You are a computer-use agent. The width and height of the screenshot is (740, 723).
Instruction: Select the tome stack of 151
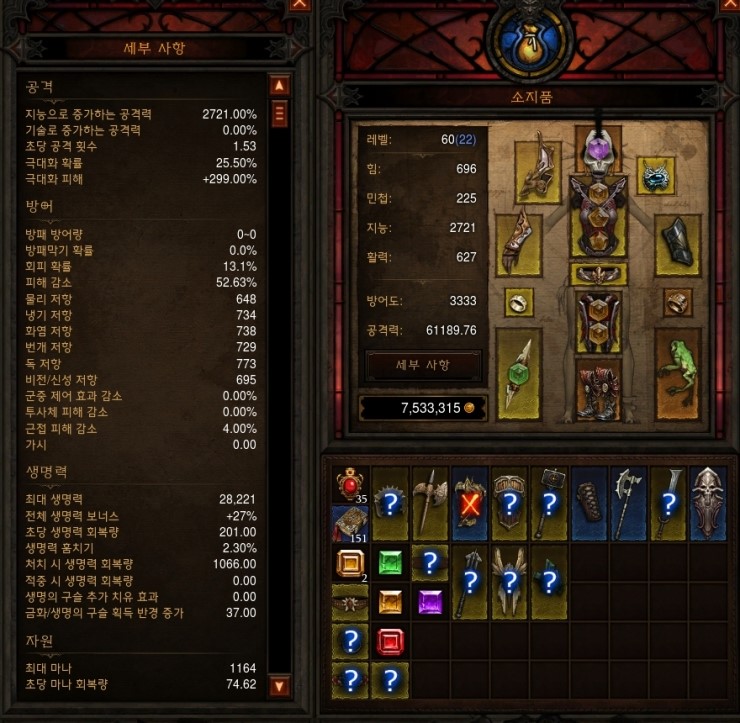coord(350,523)
